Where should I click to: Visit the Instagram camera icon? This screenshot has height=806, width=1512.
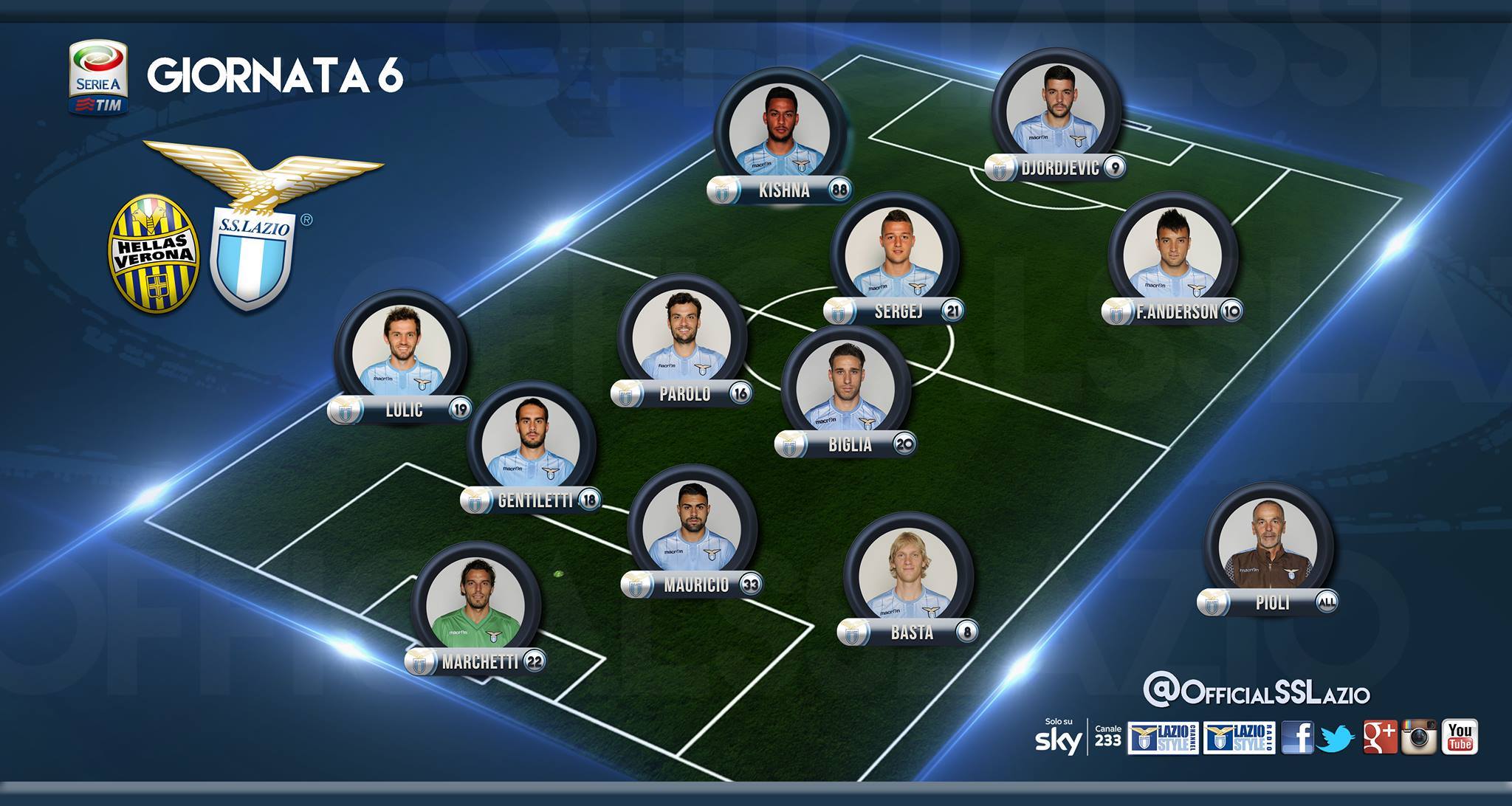click(1419, 737)
